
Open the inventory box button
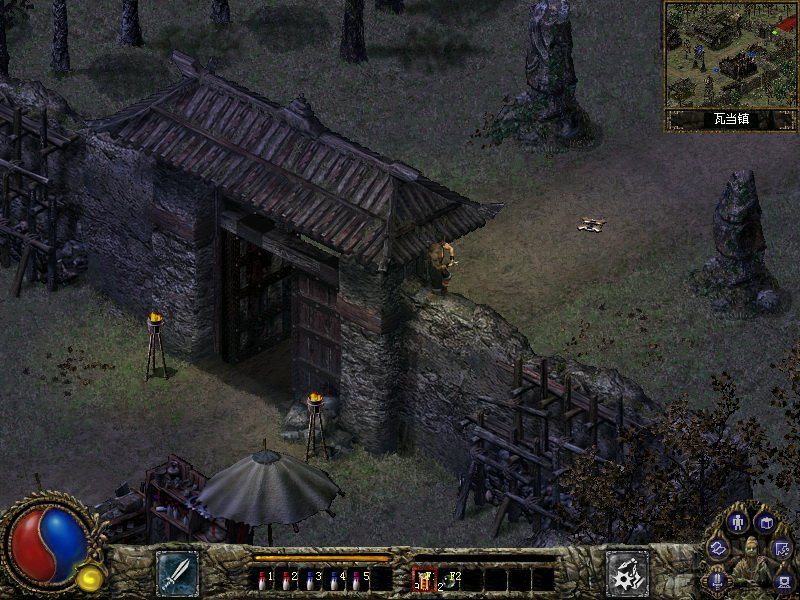tap(767, 522)
